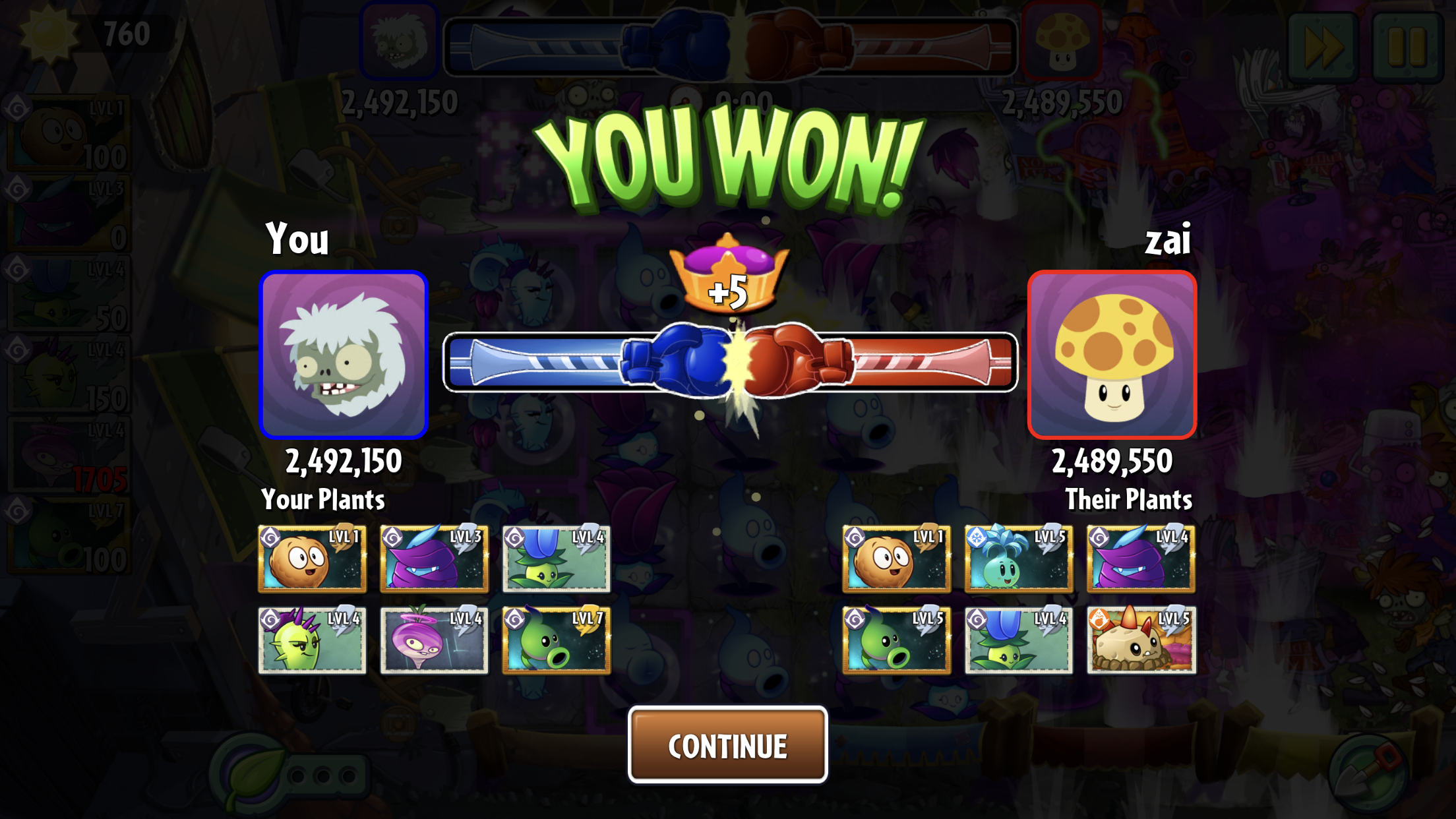Continue past the victory screen
The width and height of the screenshot is (1456, 819).
click(x=727, y=745)
